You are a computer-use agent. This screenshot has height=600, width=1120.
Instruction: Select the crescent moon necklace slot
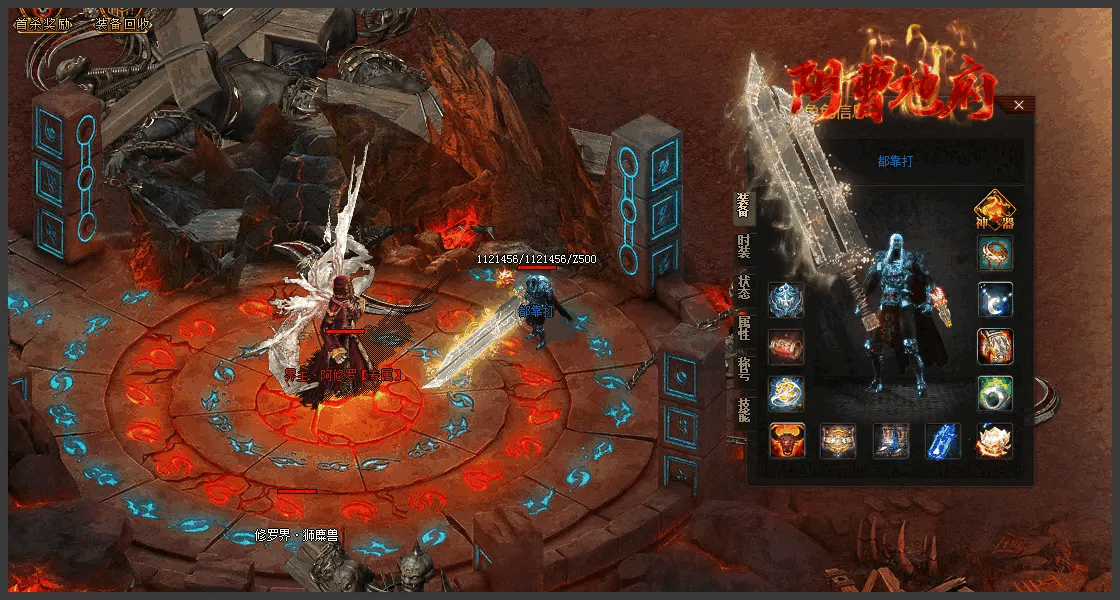(x=995, y=300)
